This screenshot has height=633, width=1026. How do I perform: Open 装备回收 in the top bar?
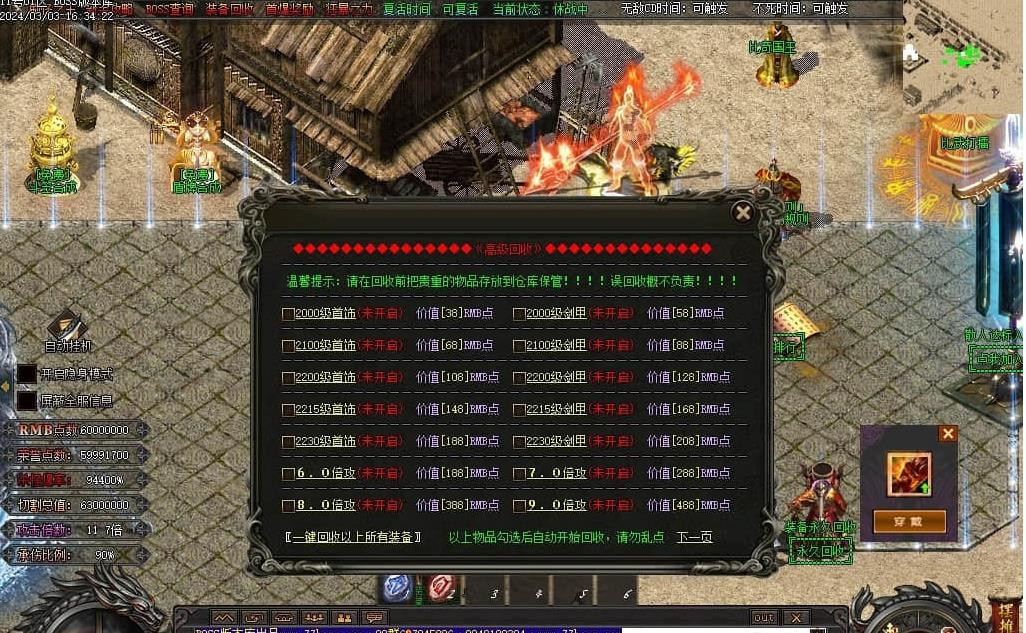click(230, 9)
